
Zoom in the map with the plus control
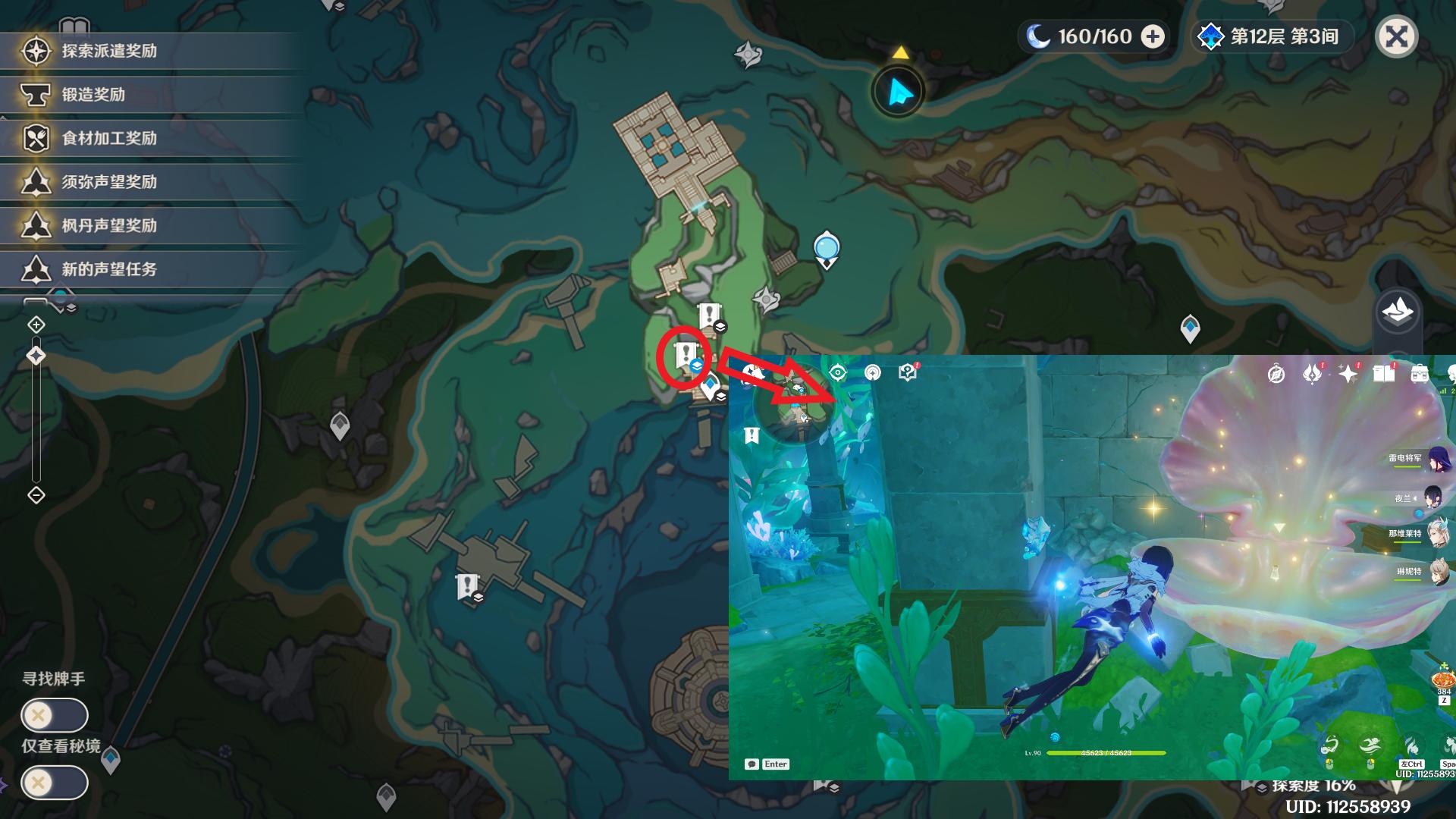36,325
